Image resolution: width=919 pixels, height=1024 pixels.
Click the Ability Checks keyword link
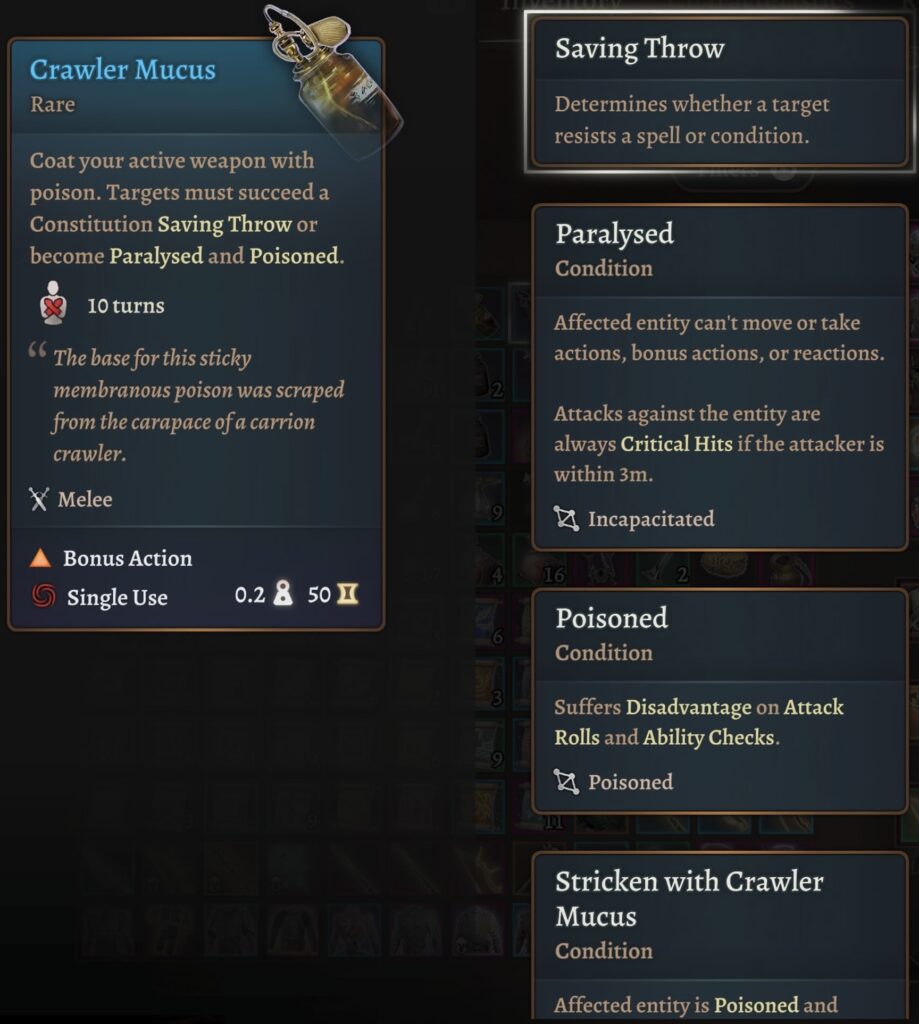point(708,738)
